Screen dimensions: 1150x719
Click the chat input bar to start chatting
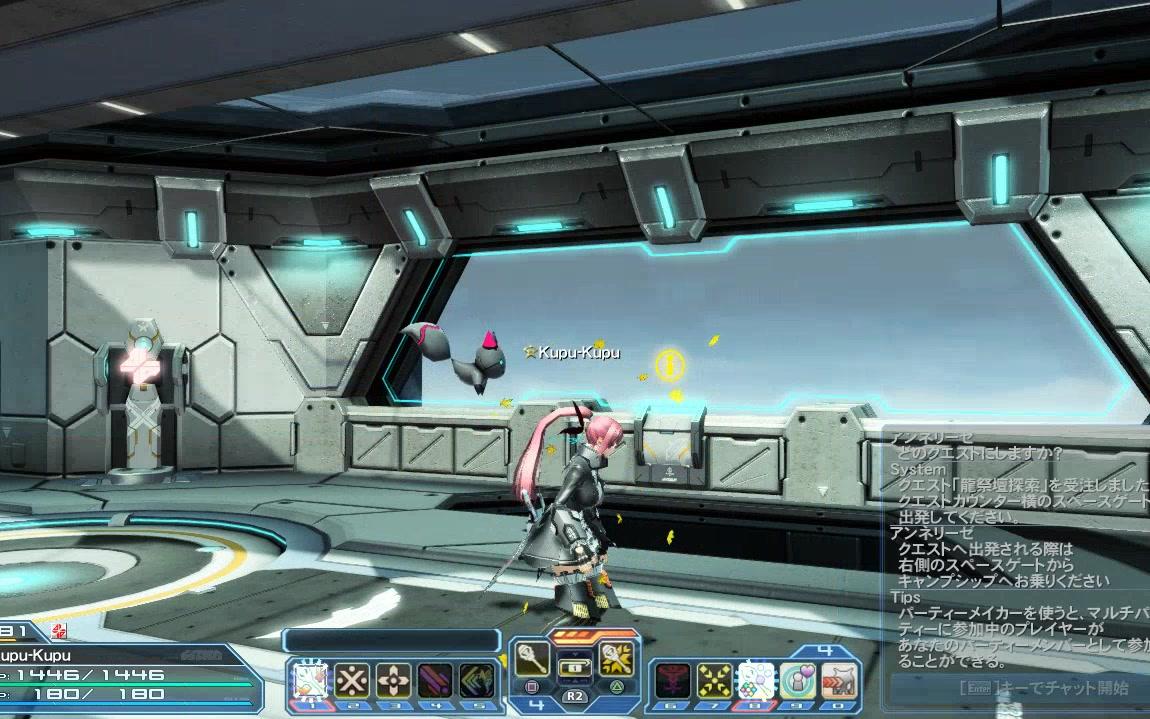coord(1020,688)
